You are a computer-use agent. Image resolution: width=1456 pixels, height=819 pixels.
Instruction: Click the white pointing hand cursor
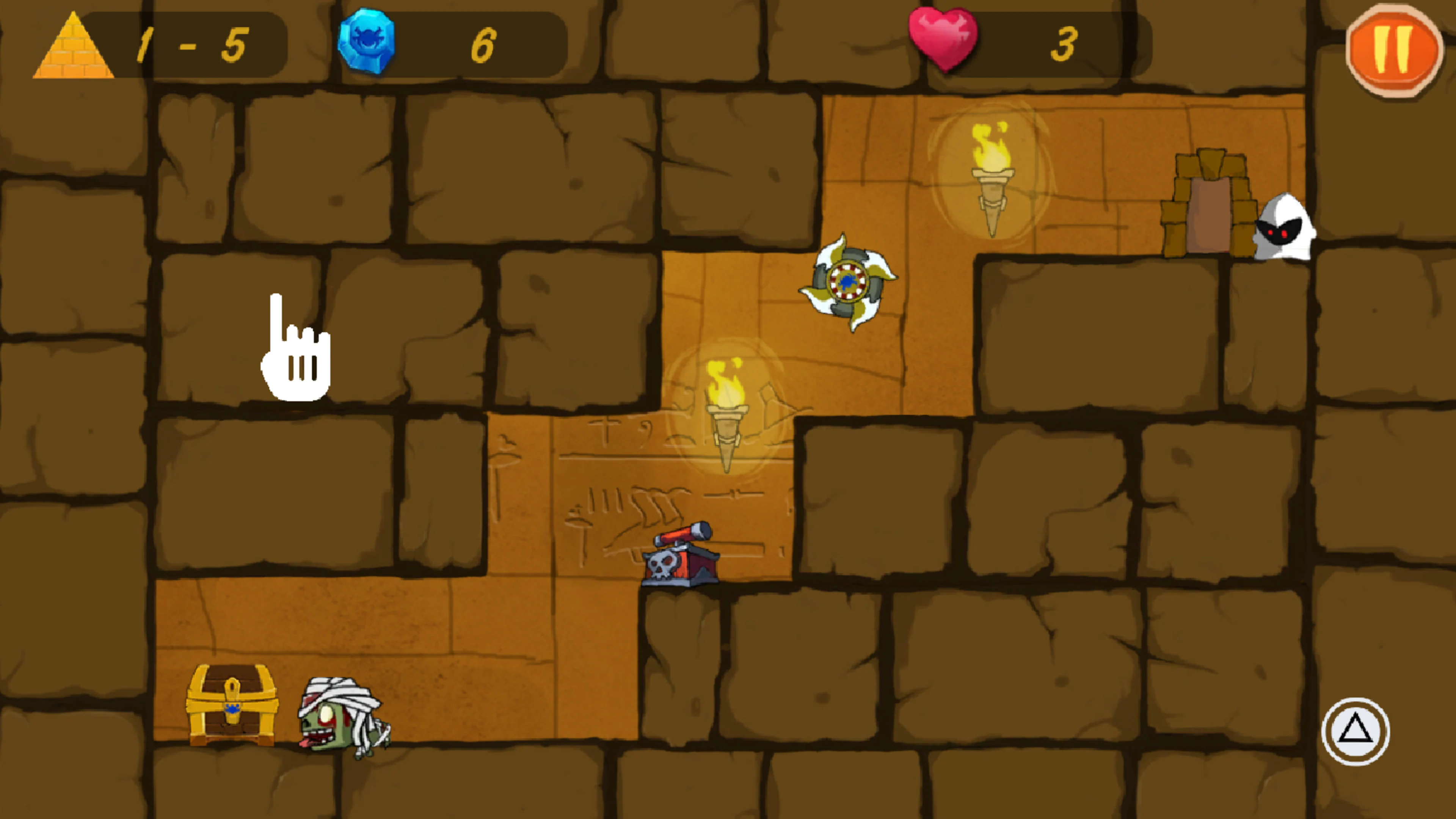(294, 350)
